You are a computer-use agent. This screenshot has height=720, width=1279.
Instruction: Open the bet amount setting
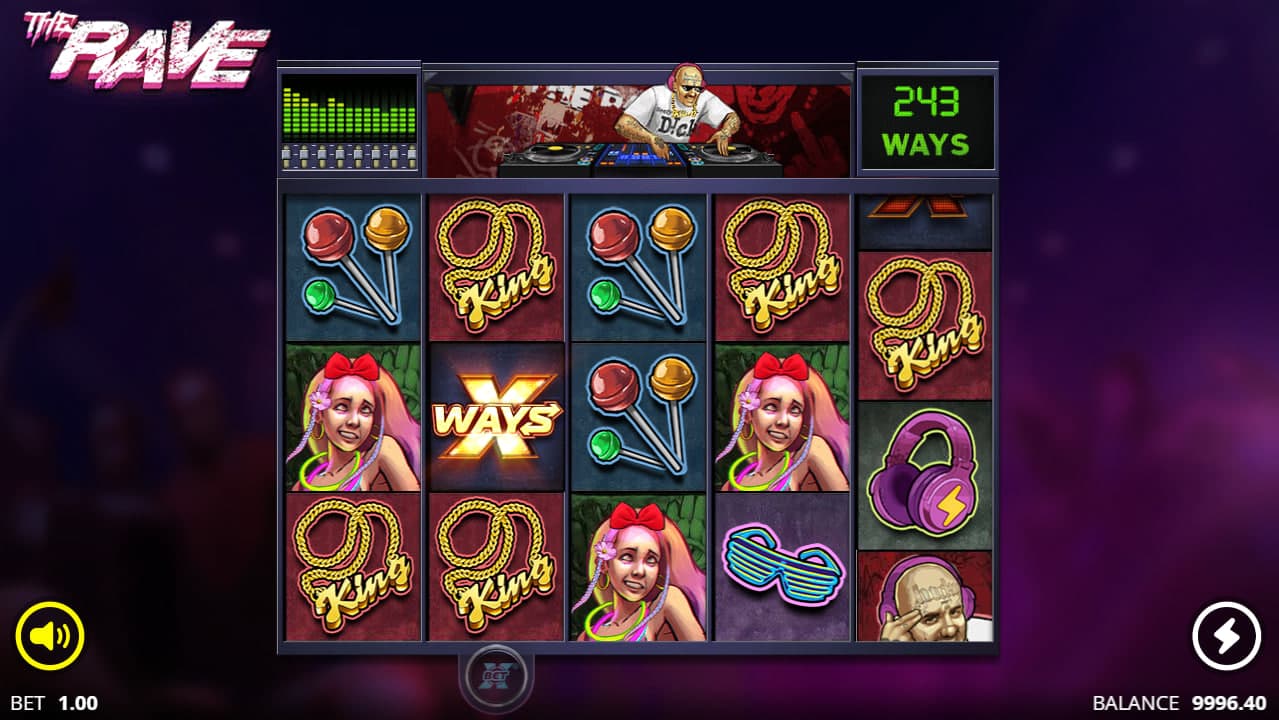click(55, 703)
